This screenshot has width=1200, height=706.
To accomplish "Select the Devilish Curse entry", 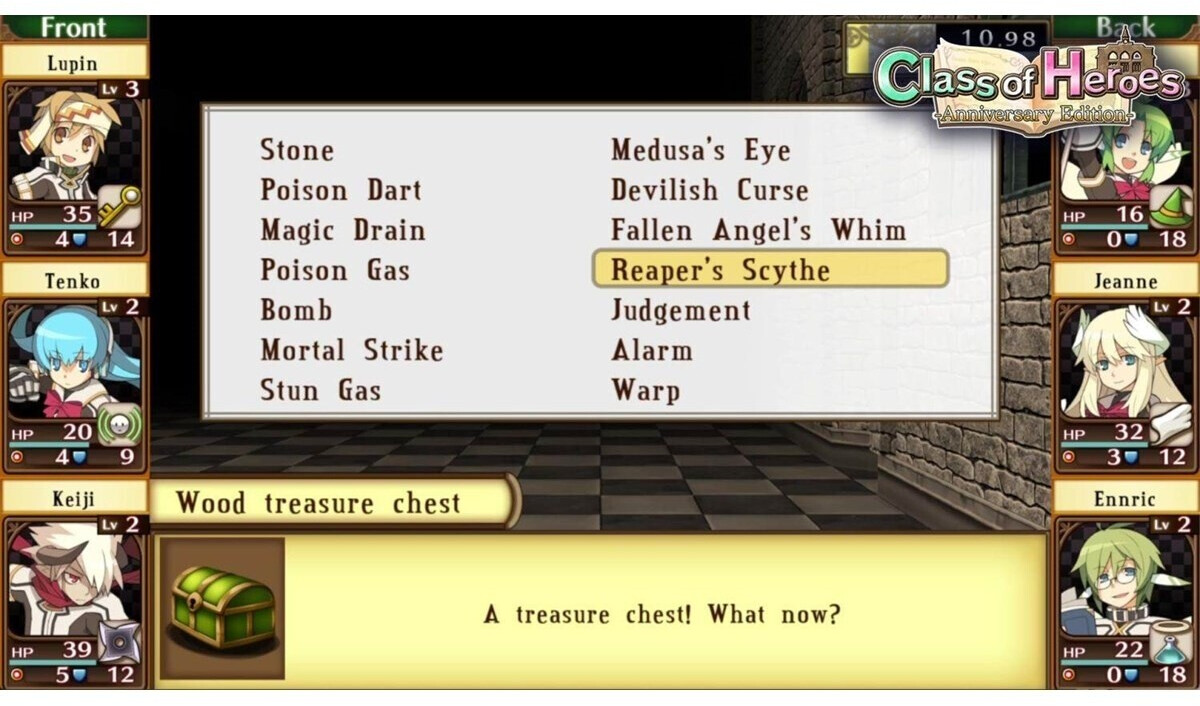I will click(709, 191).
